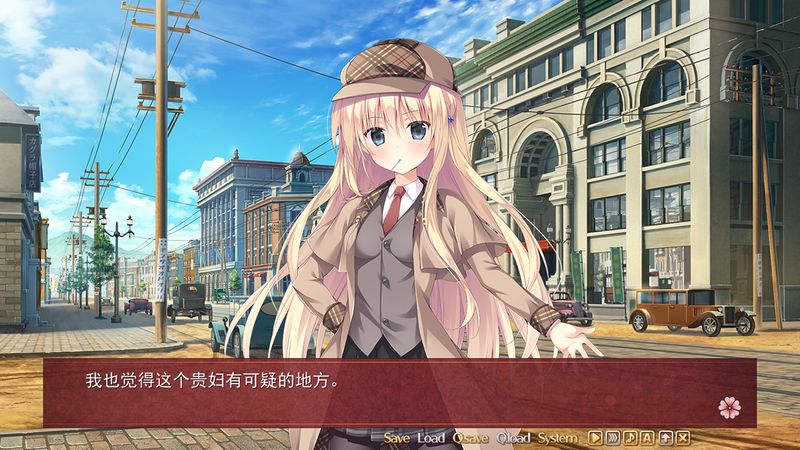This screenshot has width=800, height=450.
Task: Open the Save menu
Action: point(397,438)
